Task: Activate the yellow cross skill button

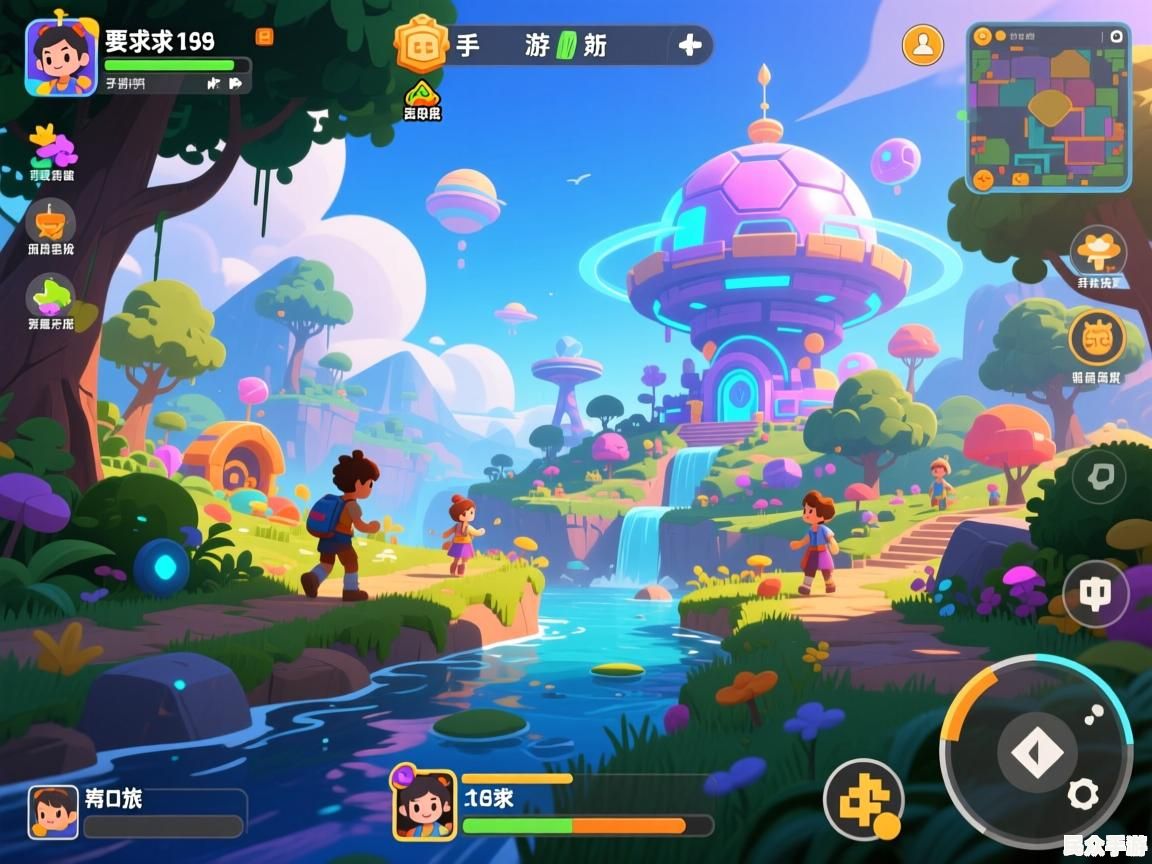Action: [x=863, y=799]
